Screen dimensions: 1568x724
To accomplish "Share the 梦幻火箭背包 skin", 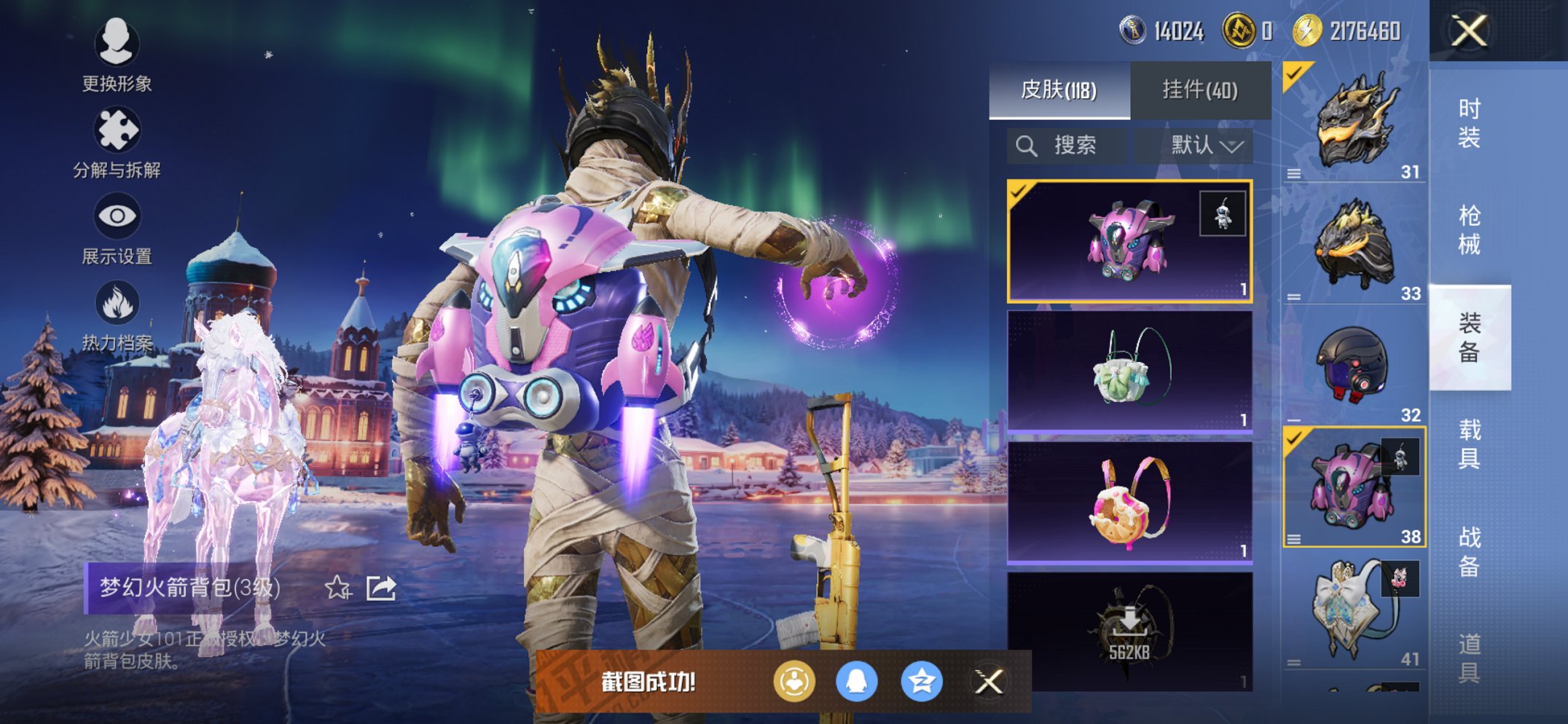I will [381, 587].
